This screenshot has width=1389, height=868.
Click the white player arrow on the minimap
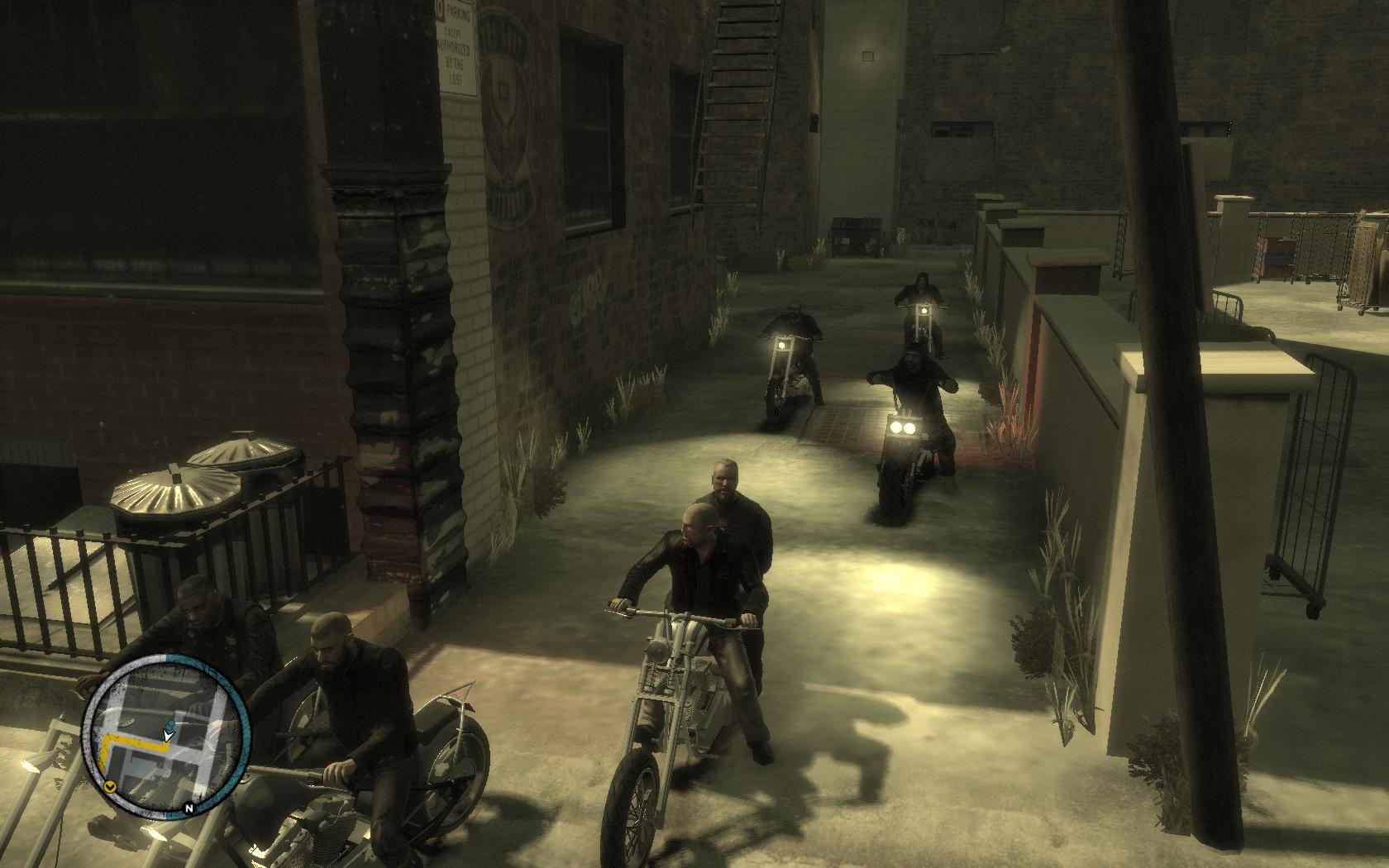168,734
